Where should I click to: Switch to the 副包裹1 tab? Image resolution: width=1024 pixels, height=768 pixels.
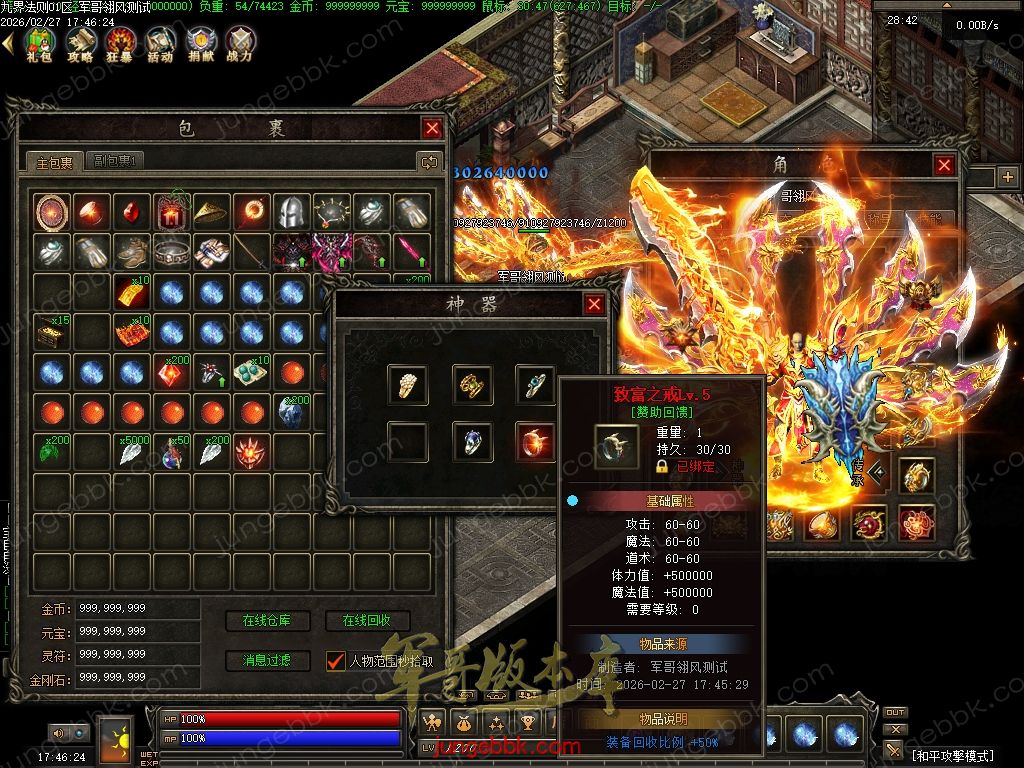click(x=115, y=161)
